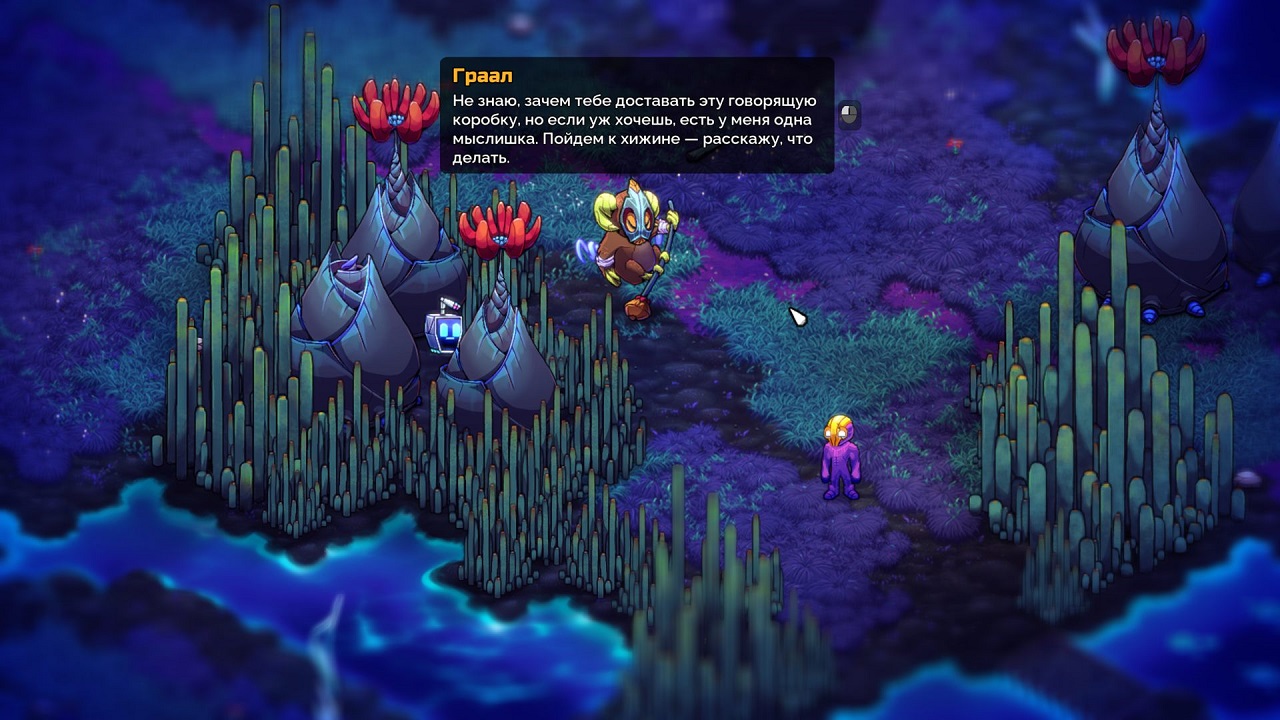This screenshot has height=720, width=1280.
Task: Click the left mouse button prompt icon
Action: click(848, 115)
